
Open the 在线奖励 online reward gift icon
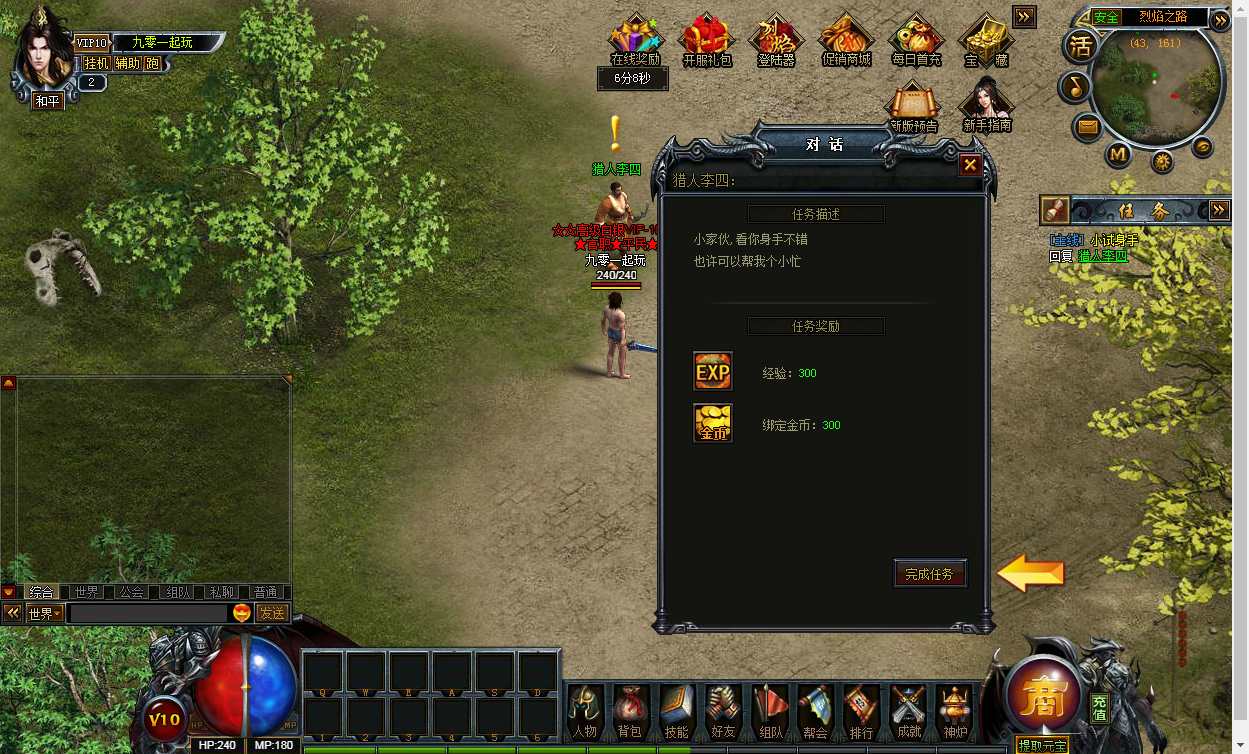636,40
